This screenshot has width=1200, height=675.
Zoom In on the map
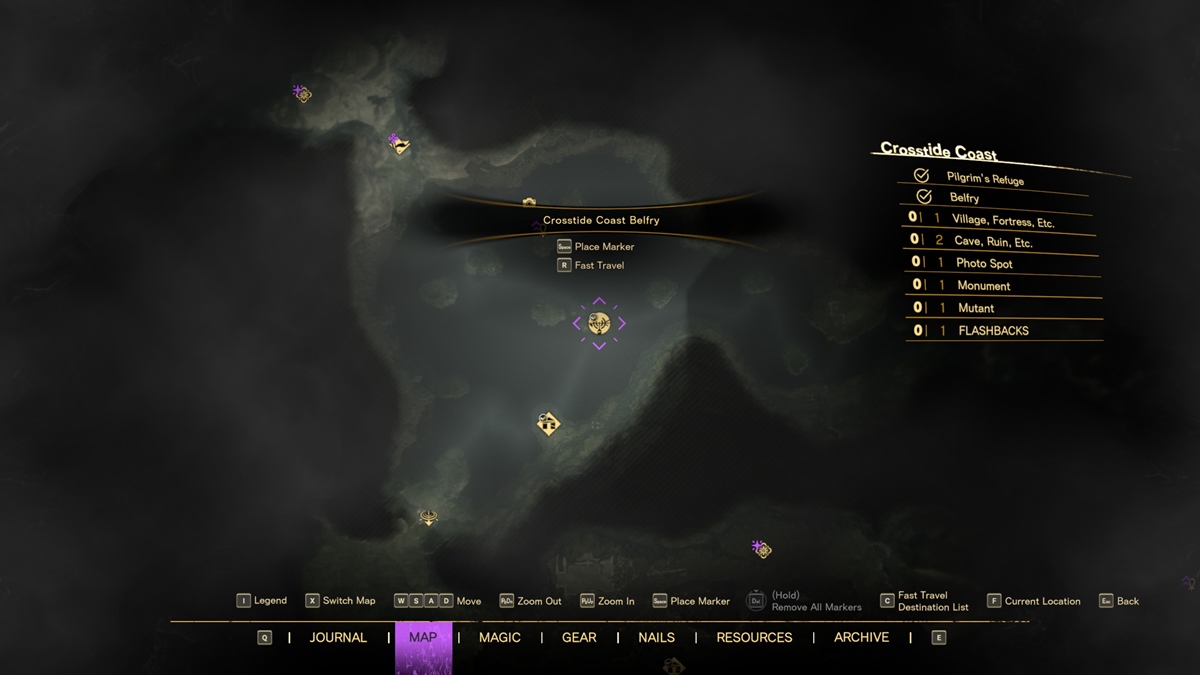[607, 601]
